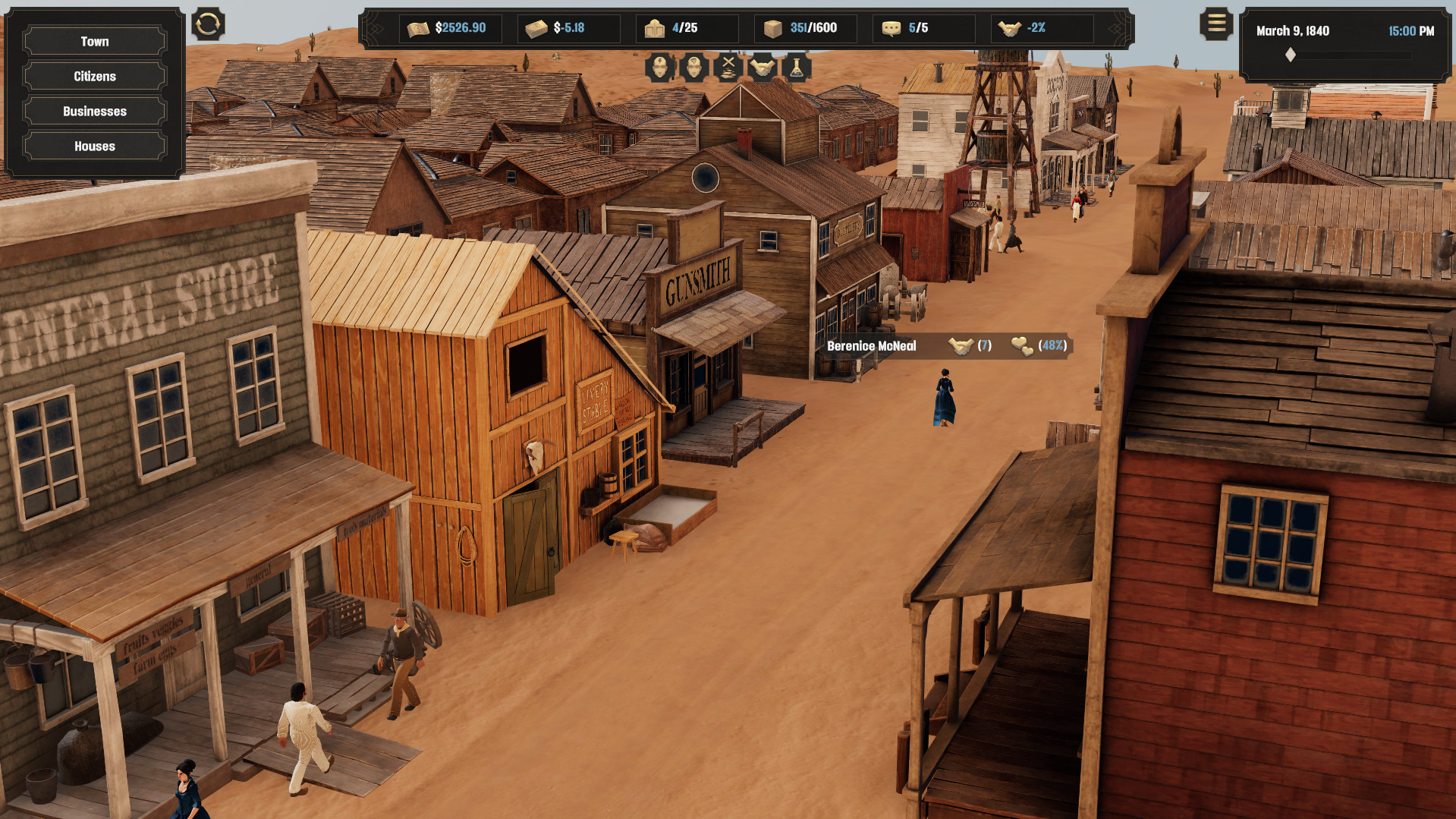Click the crossed sticks and stones icon
The image size is (1456, 819).
pos(728,68)
